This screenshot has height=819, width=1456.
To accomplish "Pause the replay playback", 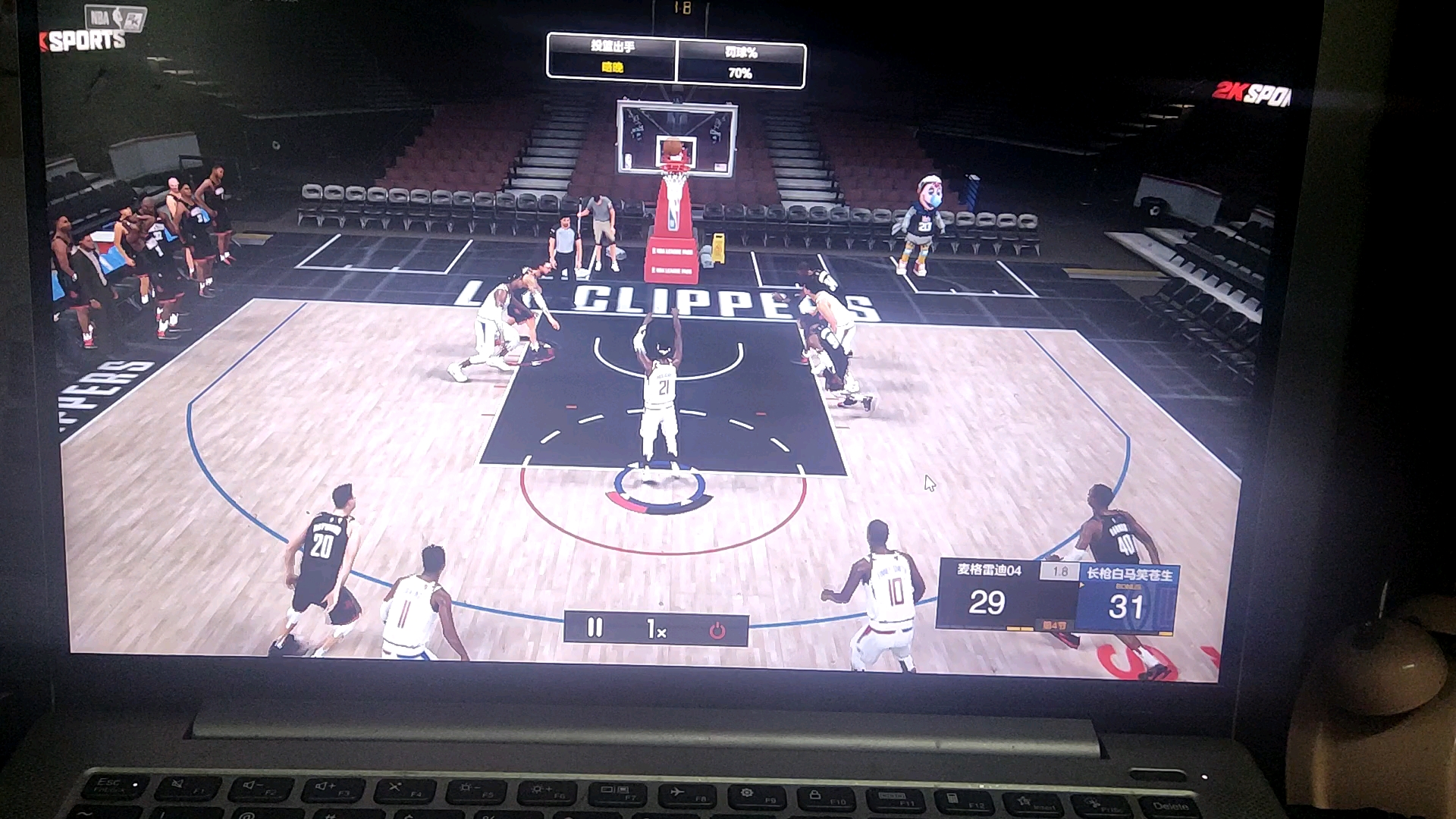I will pos(595,628).
